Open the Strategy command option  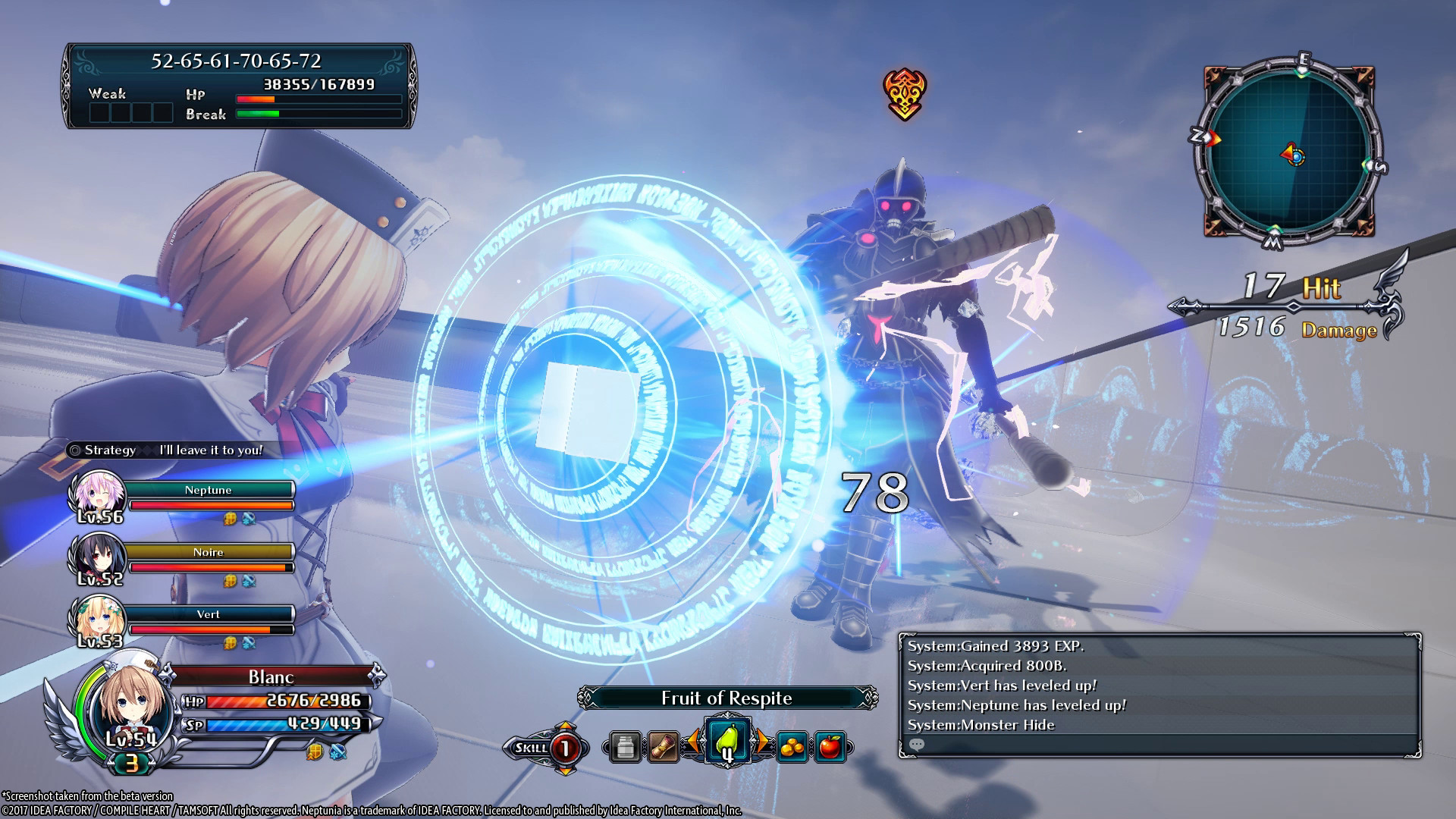[x=108, y=450]
